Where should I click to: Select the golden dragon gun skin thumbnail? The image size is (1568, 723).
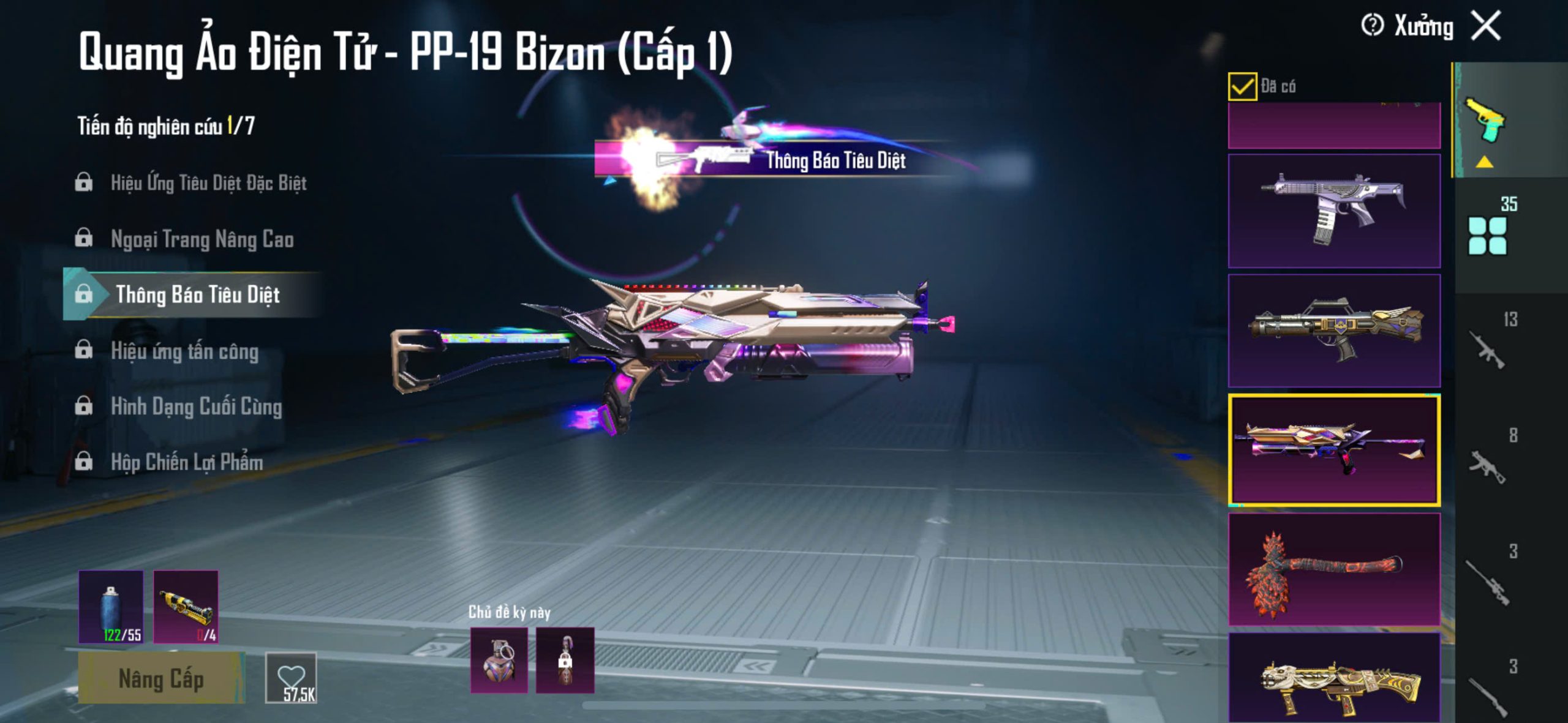(x=1334, y=681)
